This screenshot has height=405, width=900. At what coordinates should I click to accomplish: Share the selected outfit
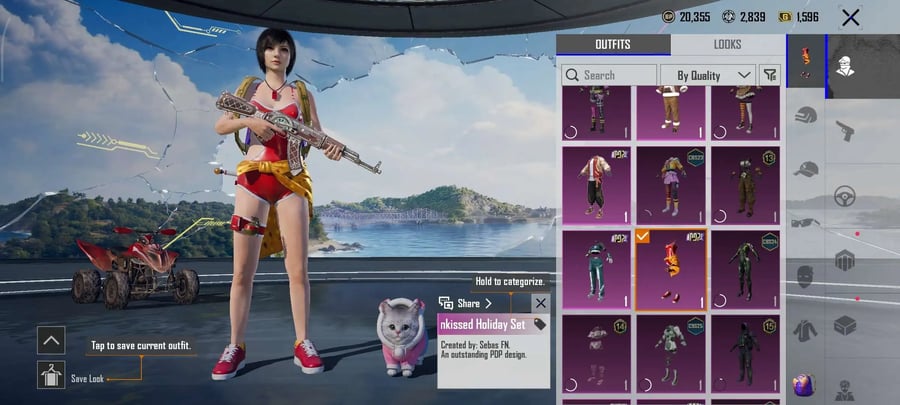point(468,303)
